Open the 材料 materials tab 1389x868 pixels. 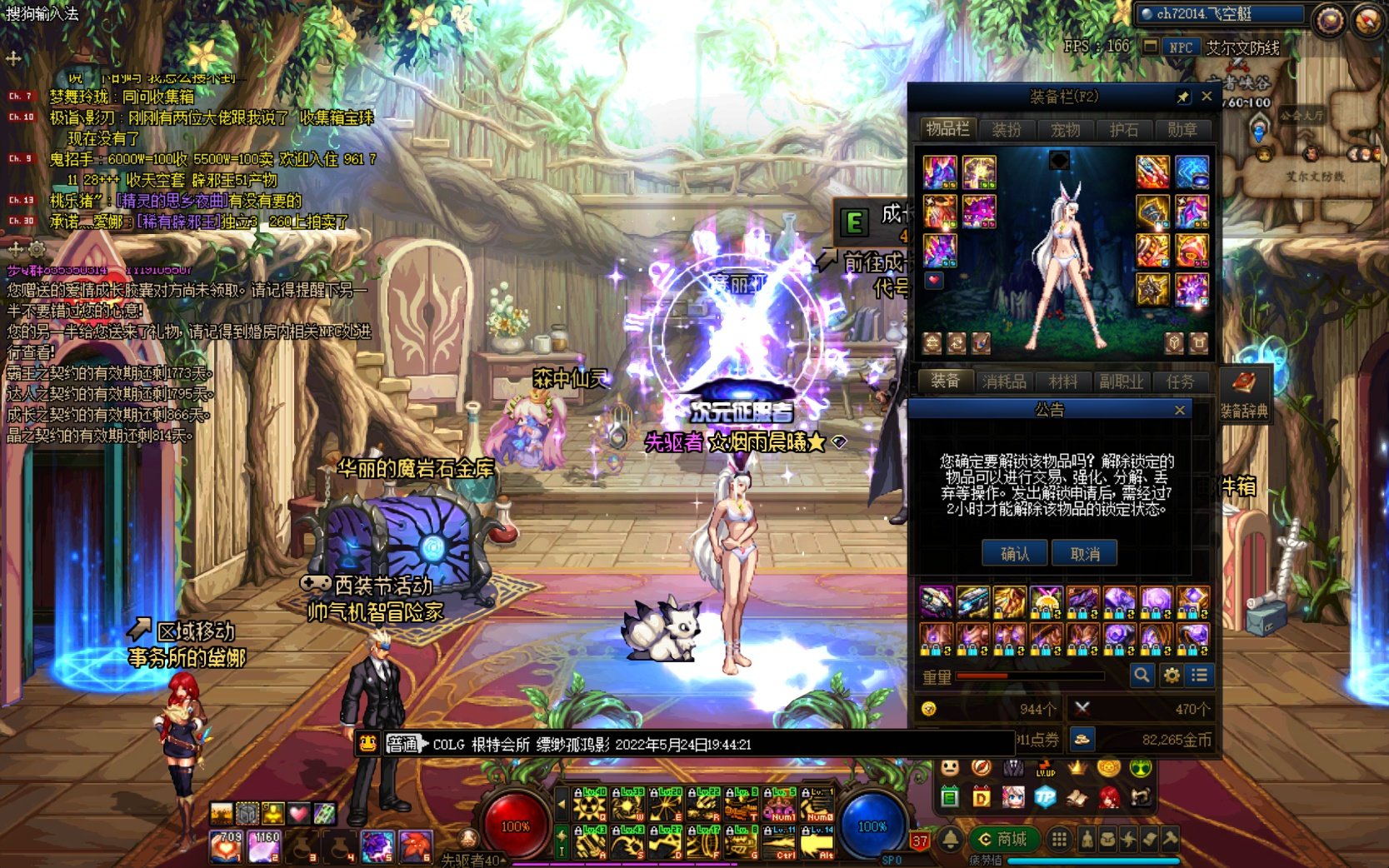pyautogui.click(x=1063, y=382)
